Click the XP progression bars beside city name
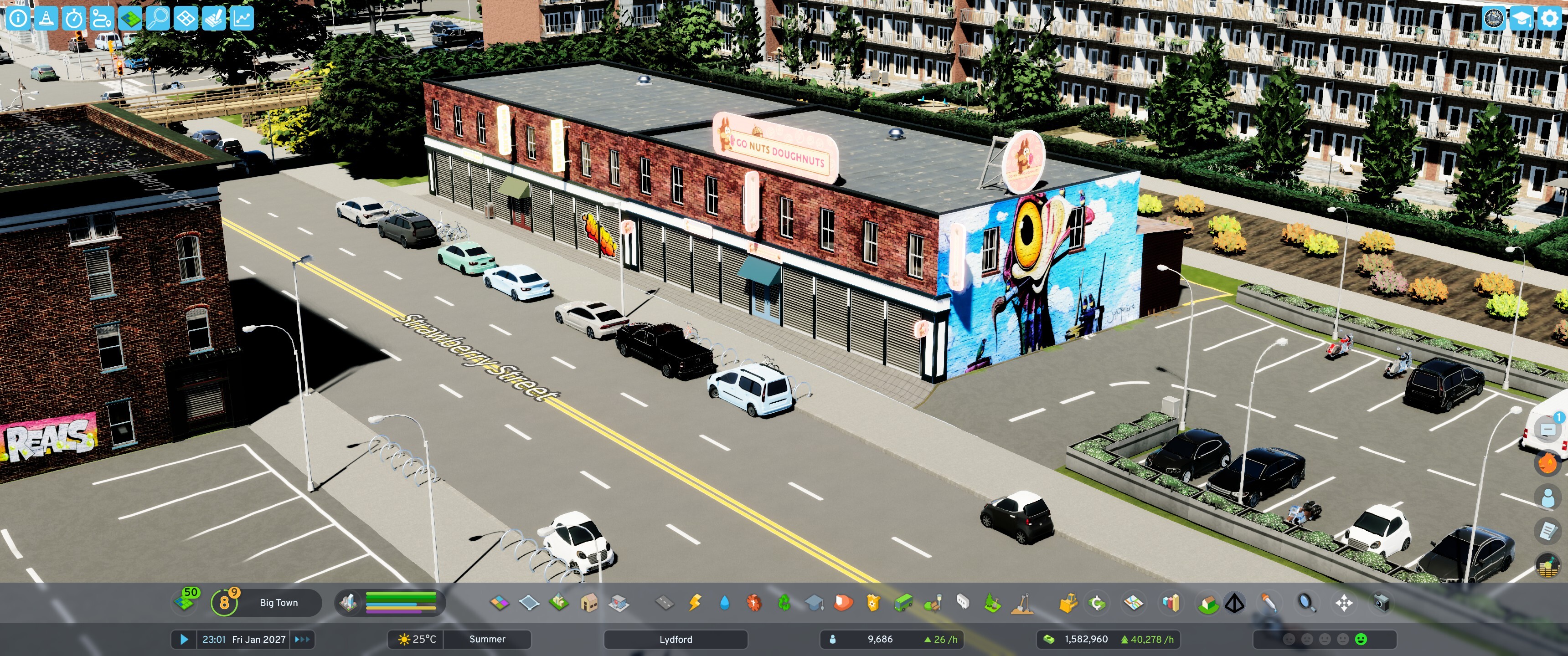 399,602
